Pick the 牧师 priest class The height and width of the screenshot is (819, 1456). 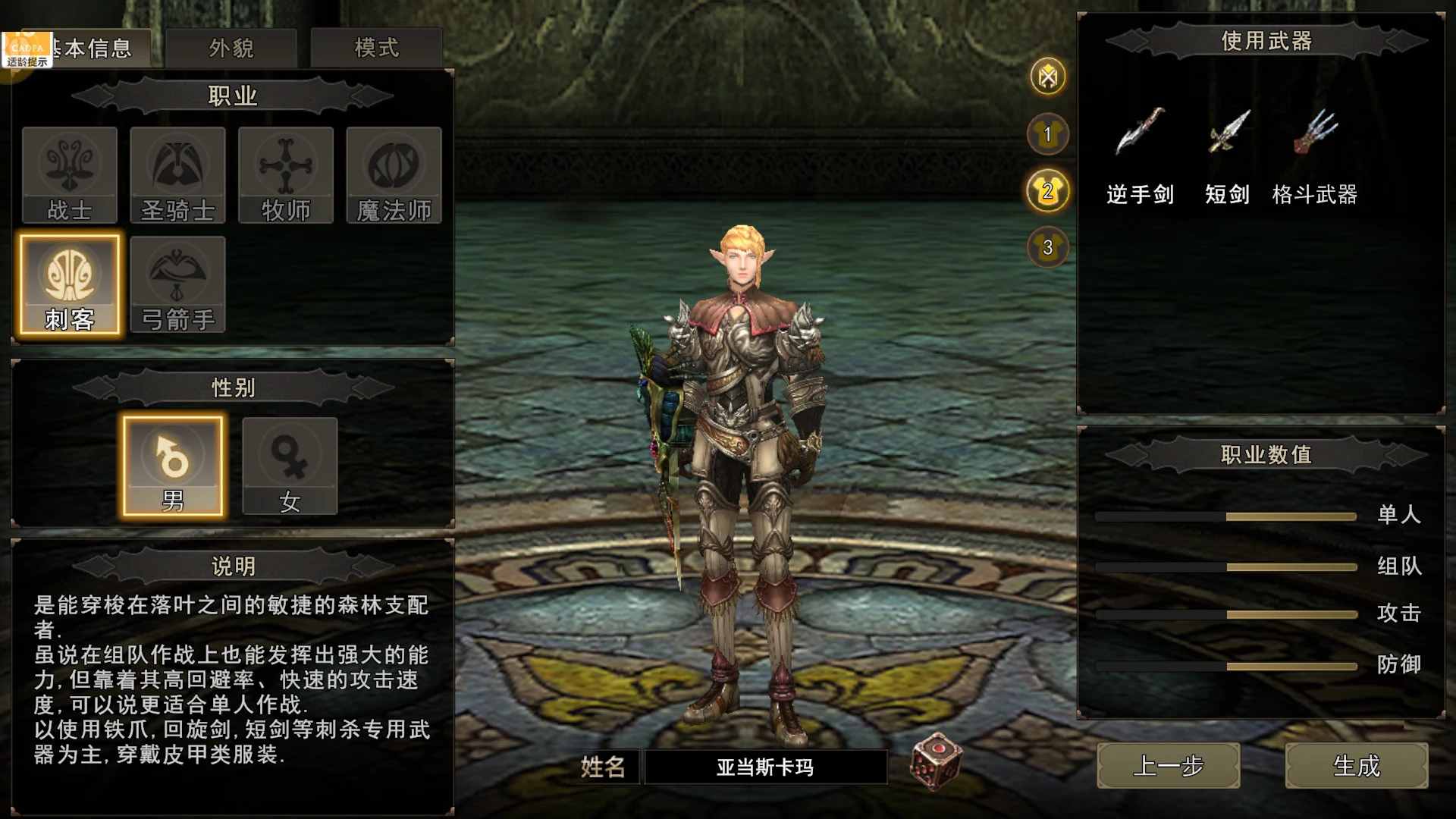[x=286, y=175]
